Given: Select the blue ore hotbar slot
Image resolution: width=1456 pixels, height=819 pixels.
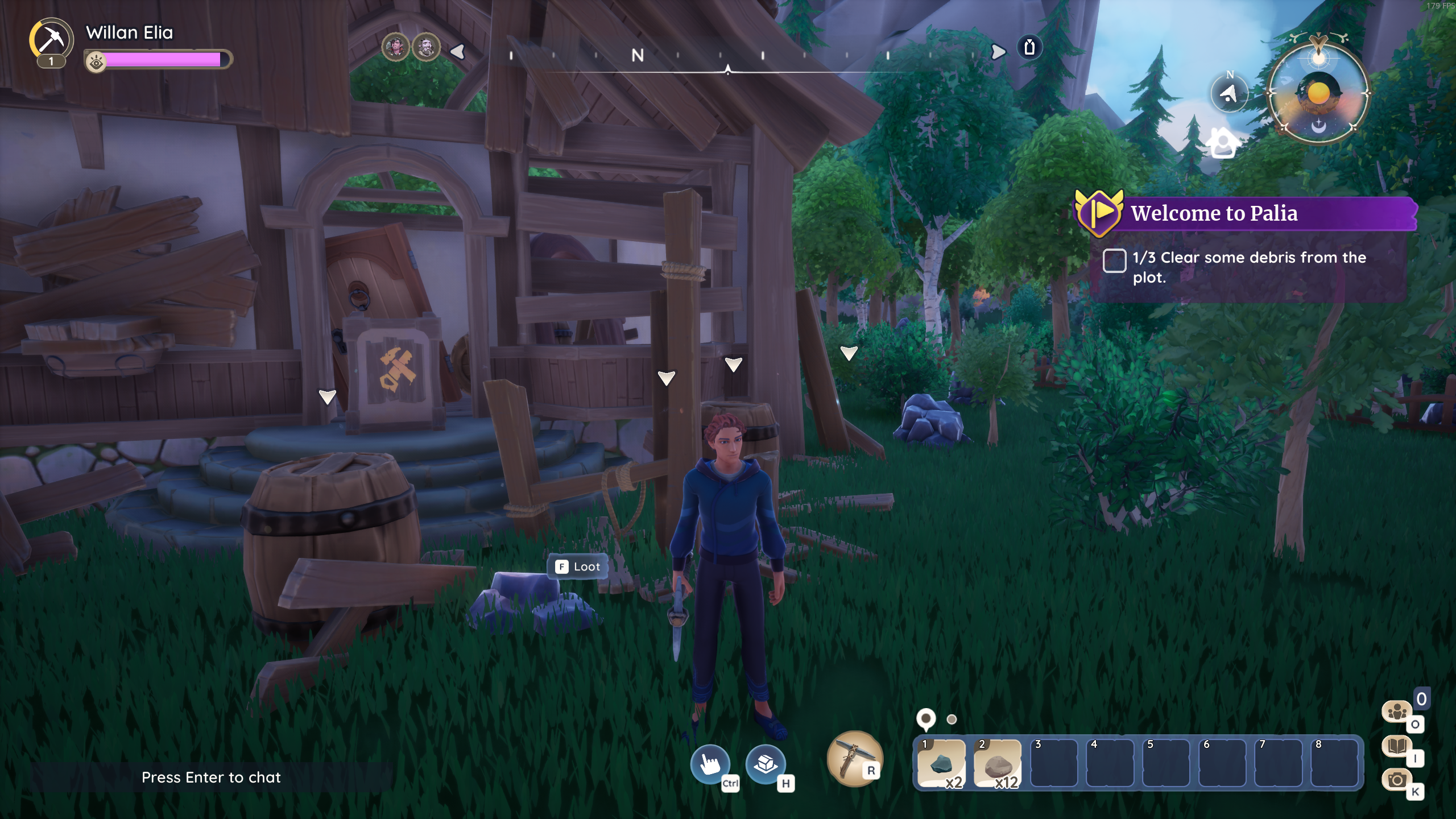Looking at the screenshot, I should [941, 763].
